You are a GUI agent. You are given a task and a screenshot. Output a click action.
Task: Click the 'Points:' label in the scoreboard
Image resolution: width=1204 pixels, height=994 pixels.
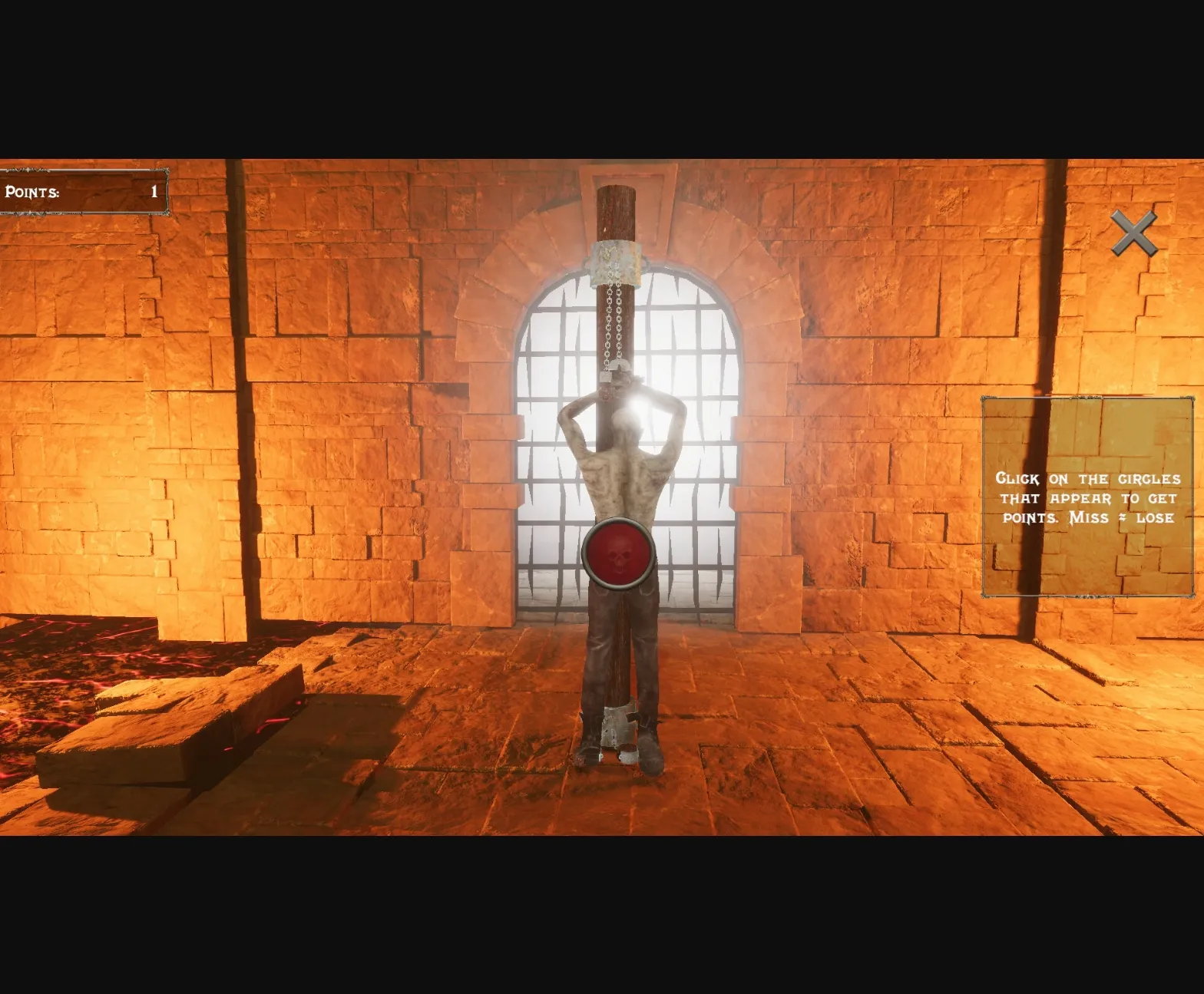click(x=31, y=192)
